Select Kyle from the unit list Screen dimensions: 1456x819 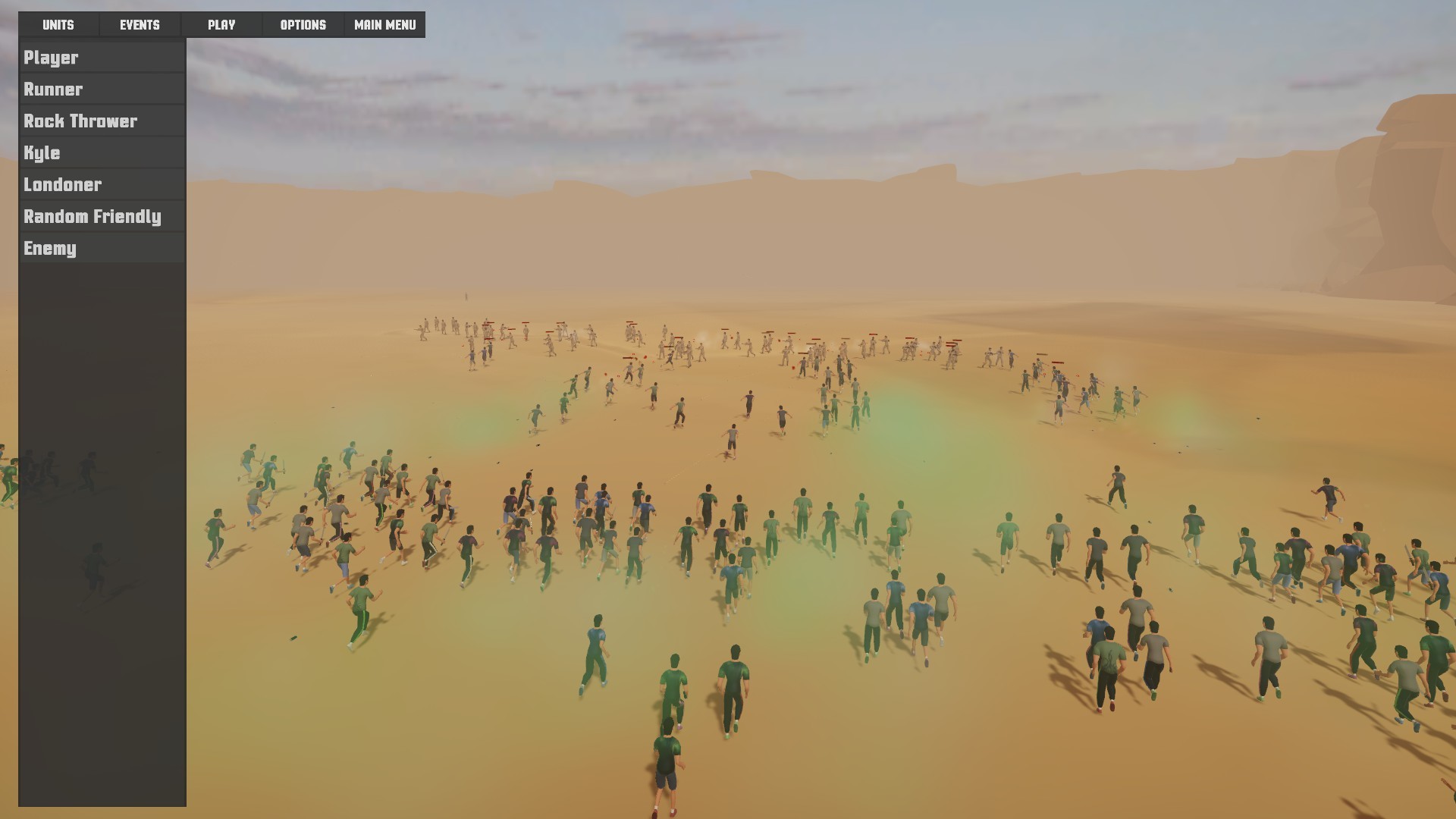coord(42,152)
